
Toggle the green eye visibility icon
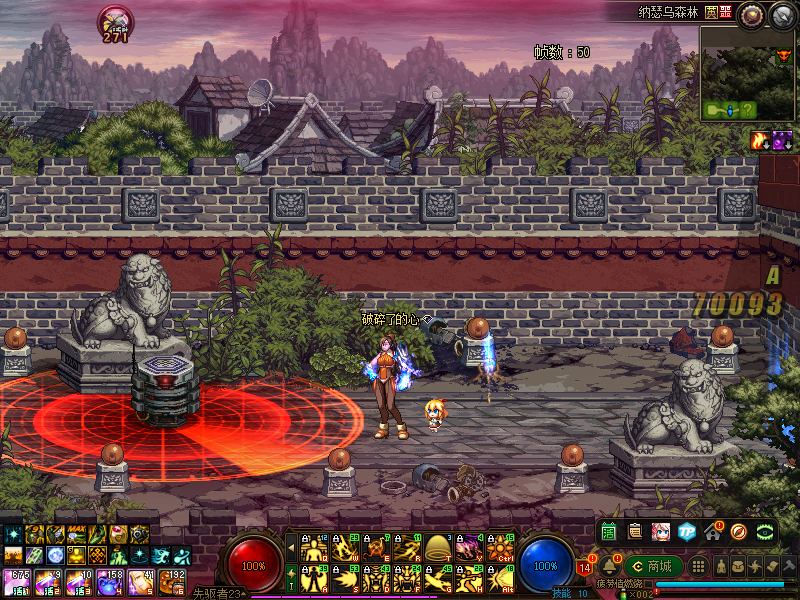pyautogui.click(x=766, y=530)
